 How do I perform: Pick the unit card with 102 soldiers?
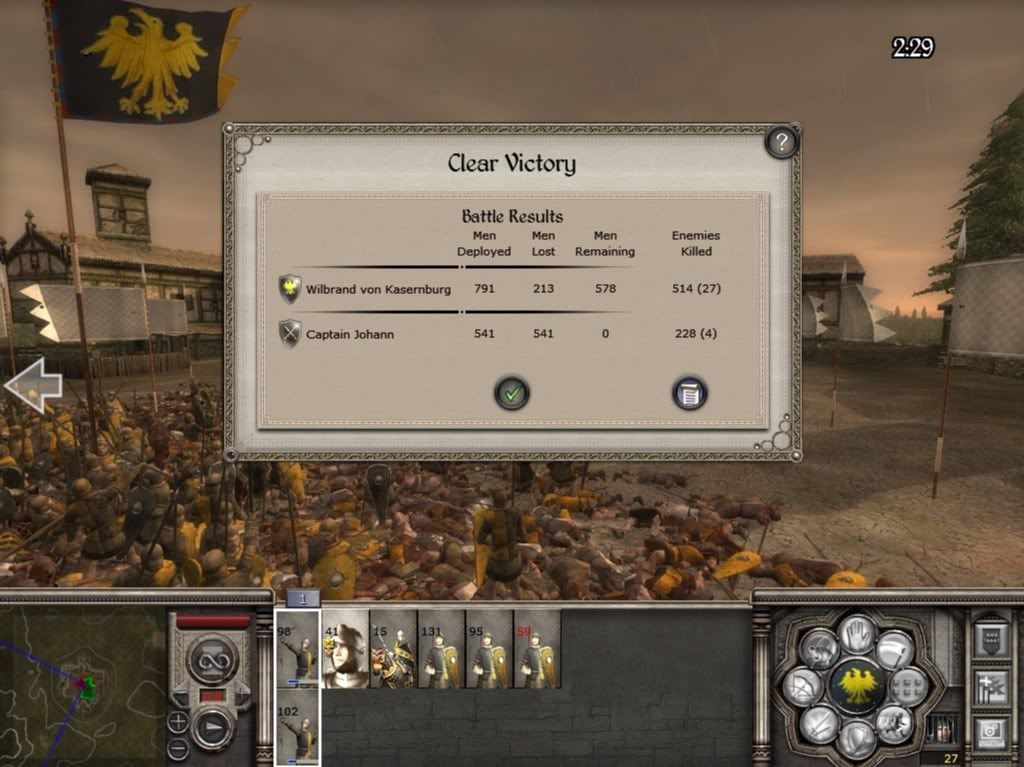click(x=297, y=727)
